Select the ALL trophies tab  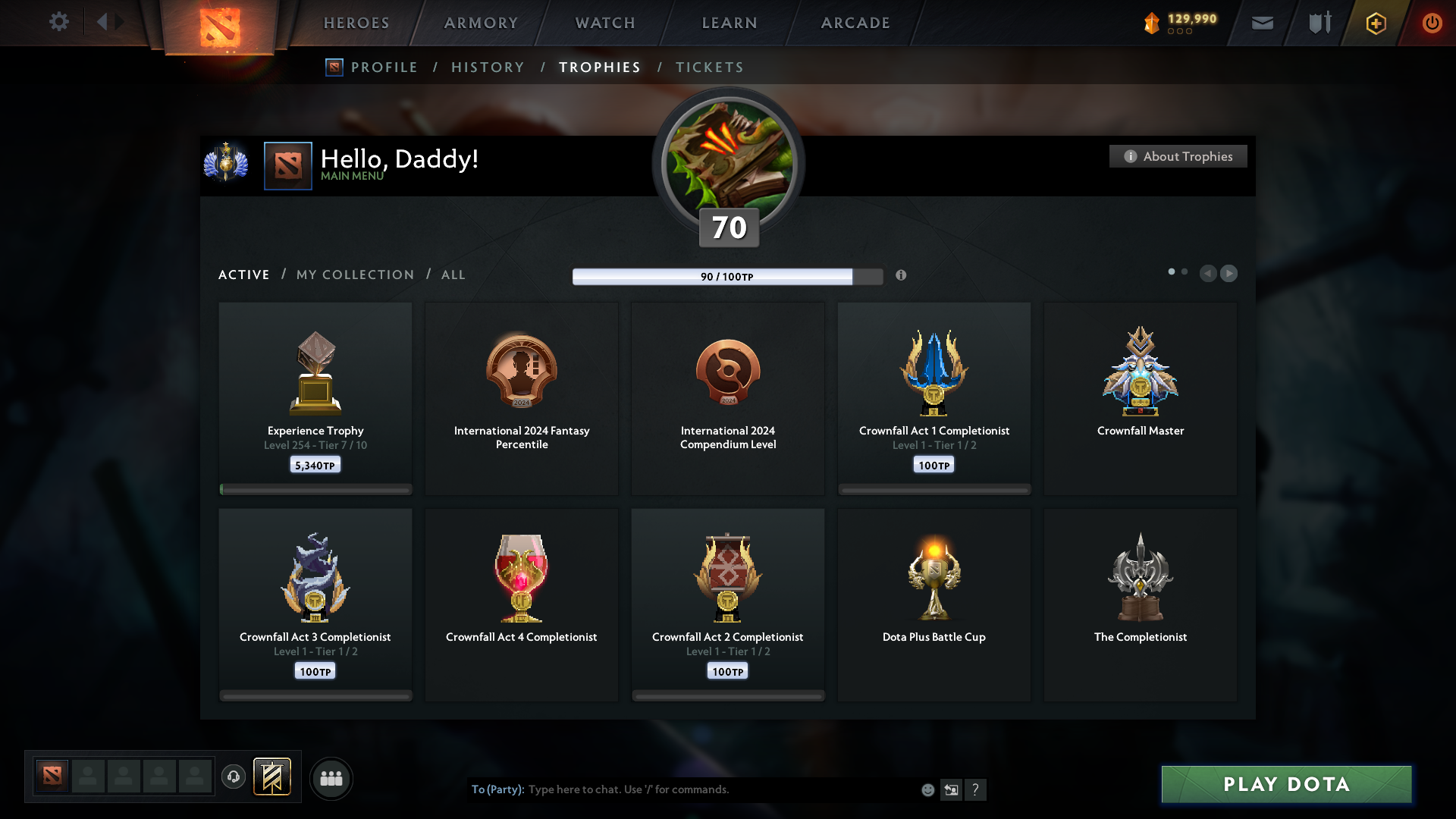tap(453, 275)
